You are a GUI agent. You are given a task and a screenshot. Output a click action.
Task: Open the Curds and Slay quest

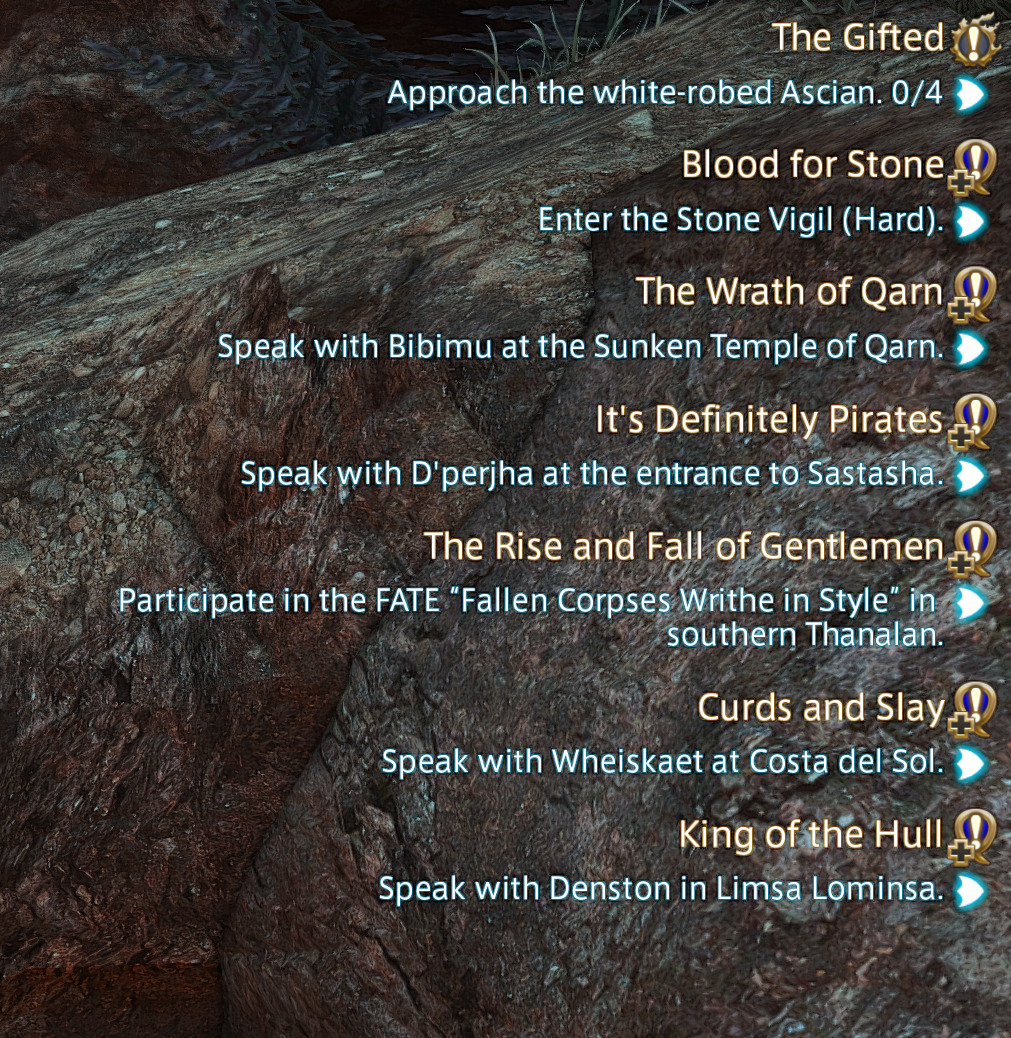point(820,708)
